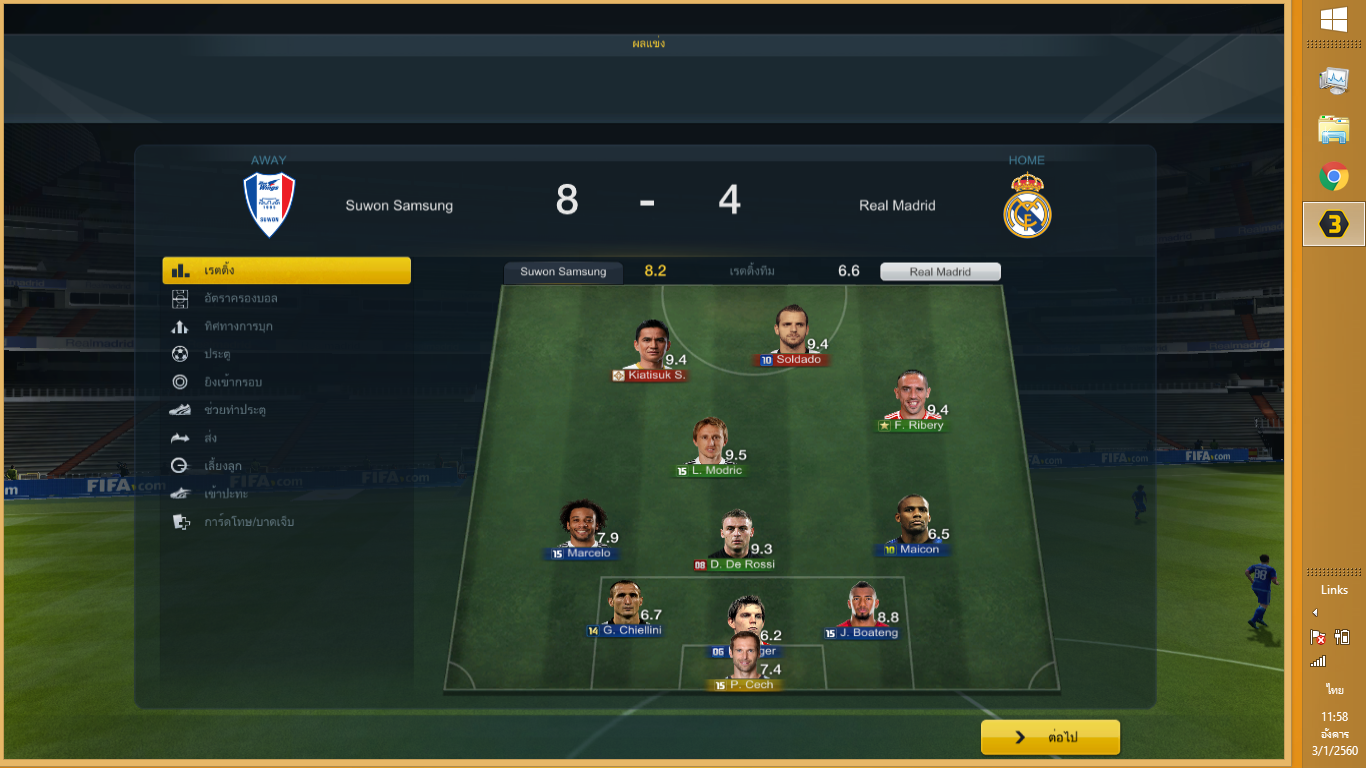
Task: Pick the D. De Rossi player card
Action: [x=735, y=541]
